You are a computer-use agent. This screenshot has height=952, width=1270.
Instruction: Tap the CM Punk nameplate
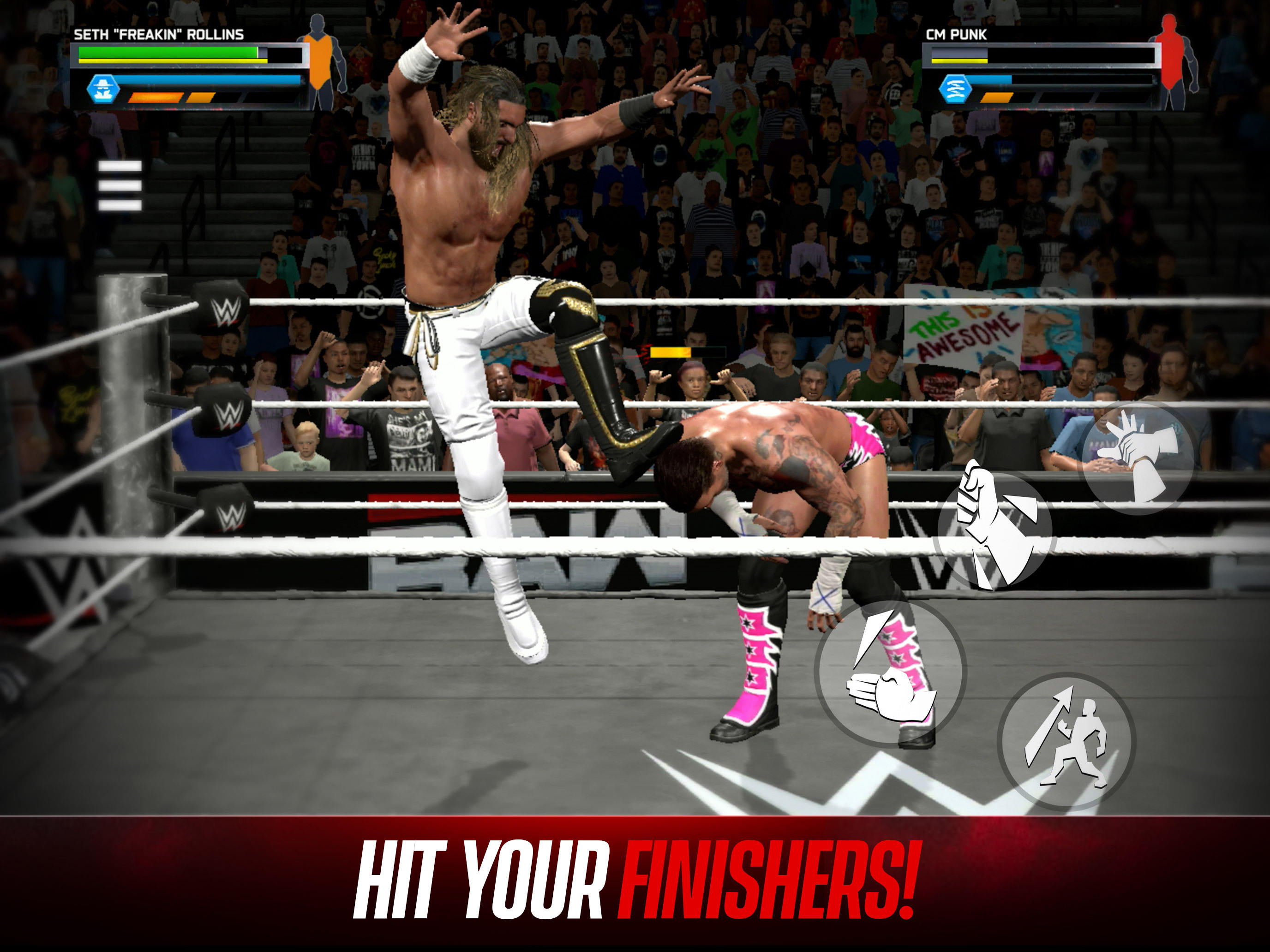957,34
